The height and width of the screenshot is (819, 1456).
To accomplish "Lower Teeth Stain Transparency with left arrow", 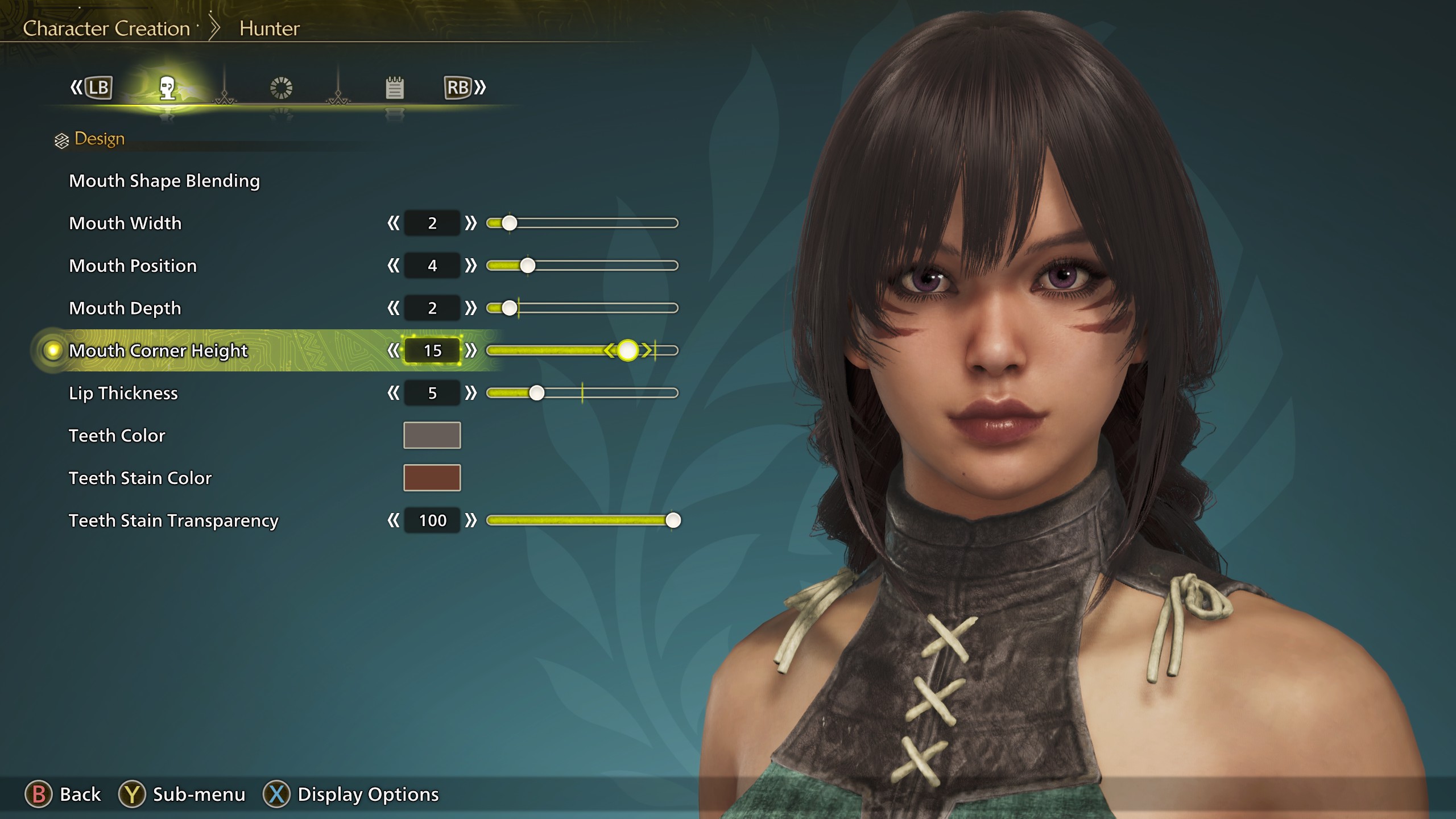I will point(393,520).
